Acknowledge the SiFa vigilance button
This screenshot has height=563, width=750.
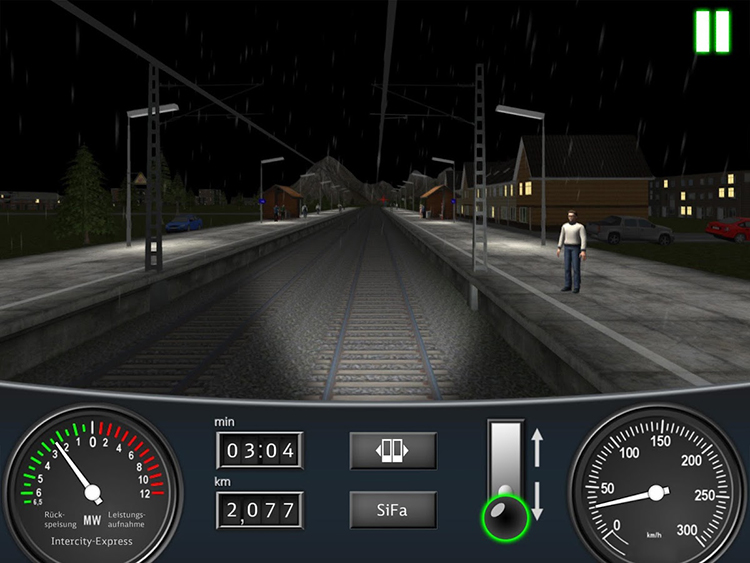[x=393, y=509]
